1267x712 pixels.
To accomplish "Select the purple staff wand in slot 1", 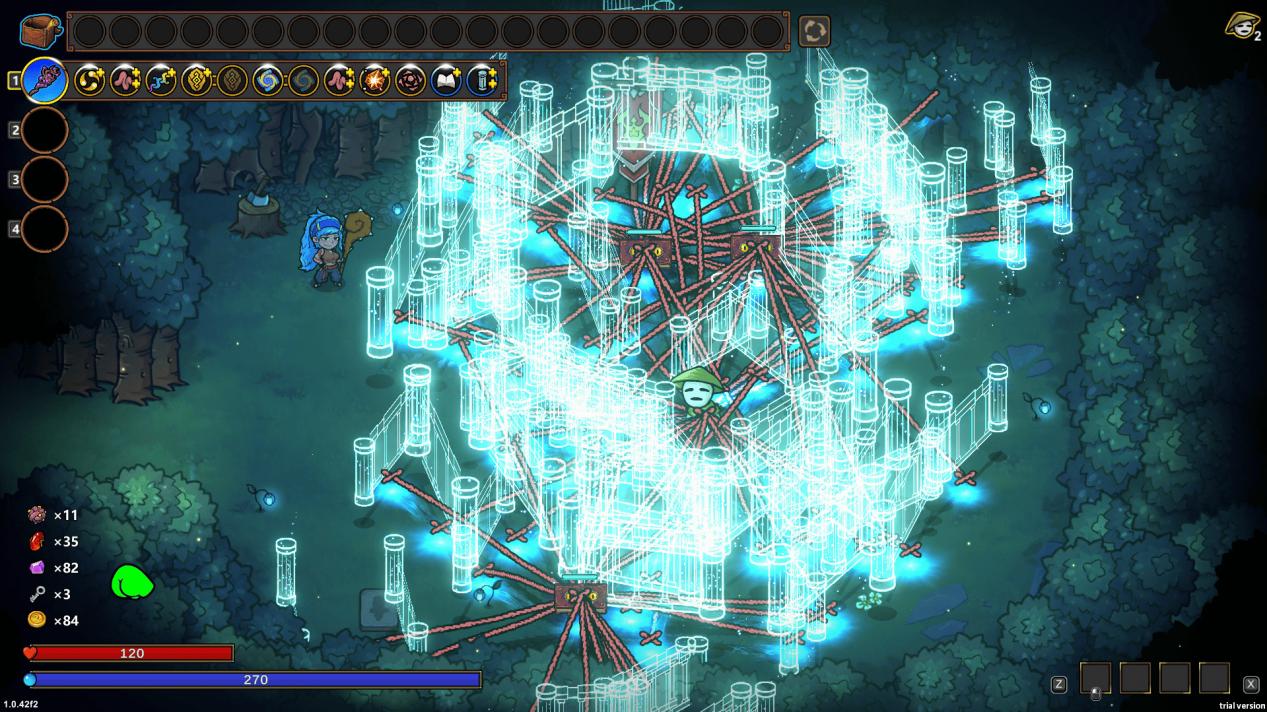I will [x=45, y=80].
